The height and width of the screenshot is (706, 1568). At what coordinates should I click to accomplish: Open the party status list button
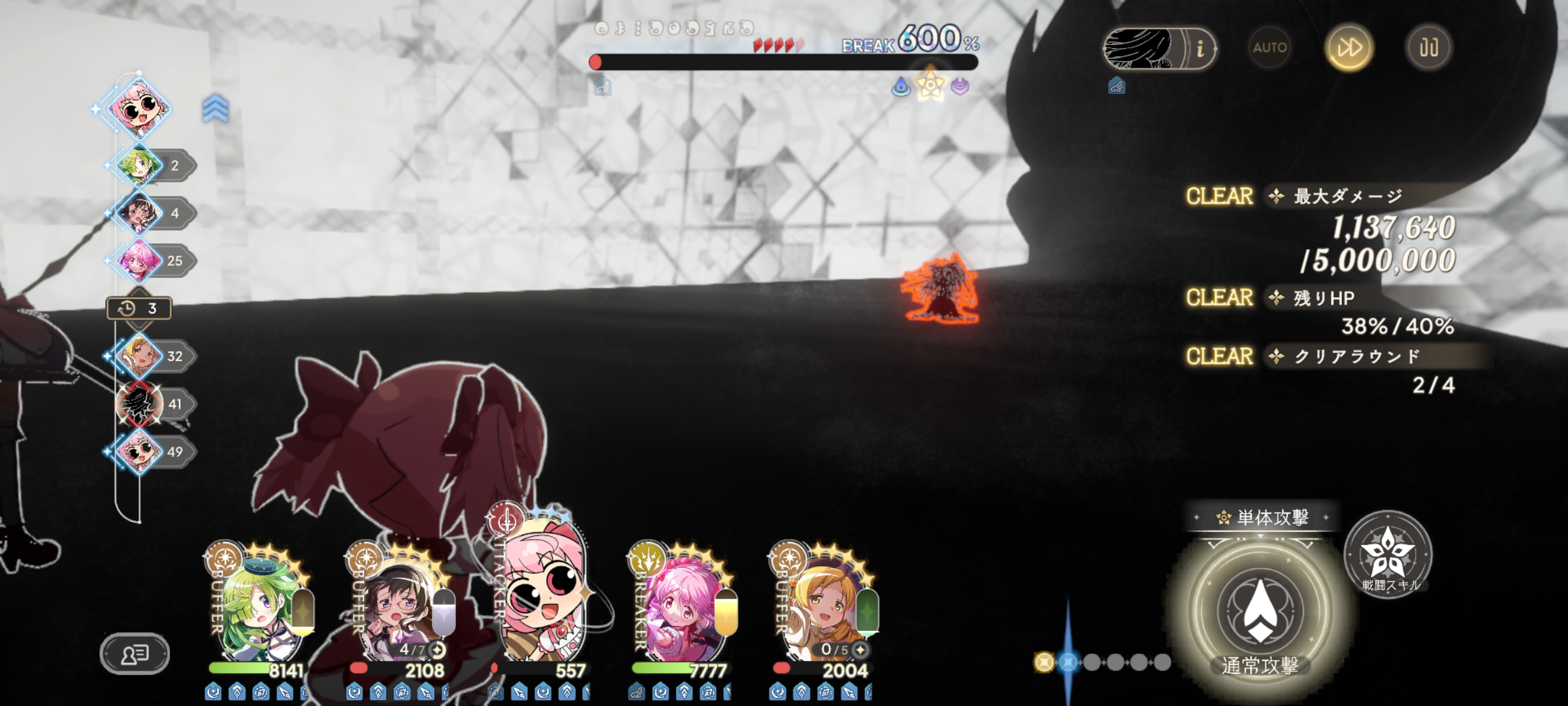(135, 653)
